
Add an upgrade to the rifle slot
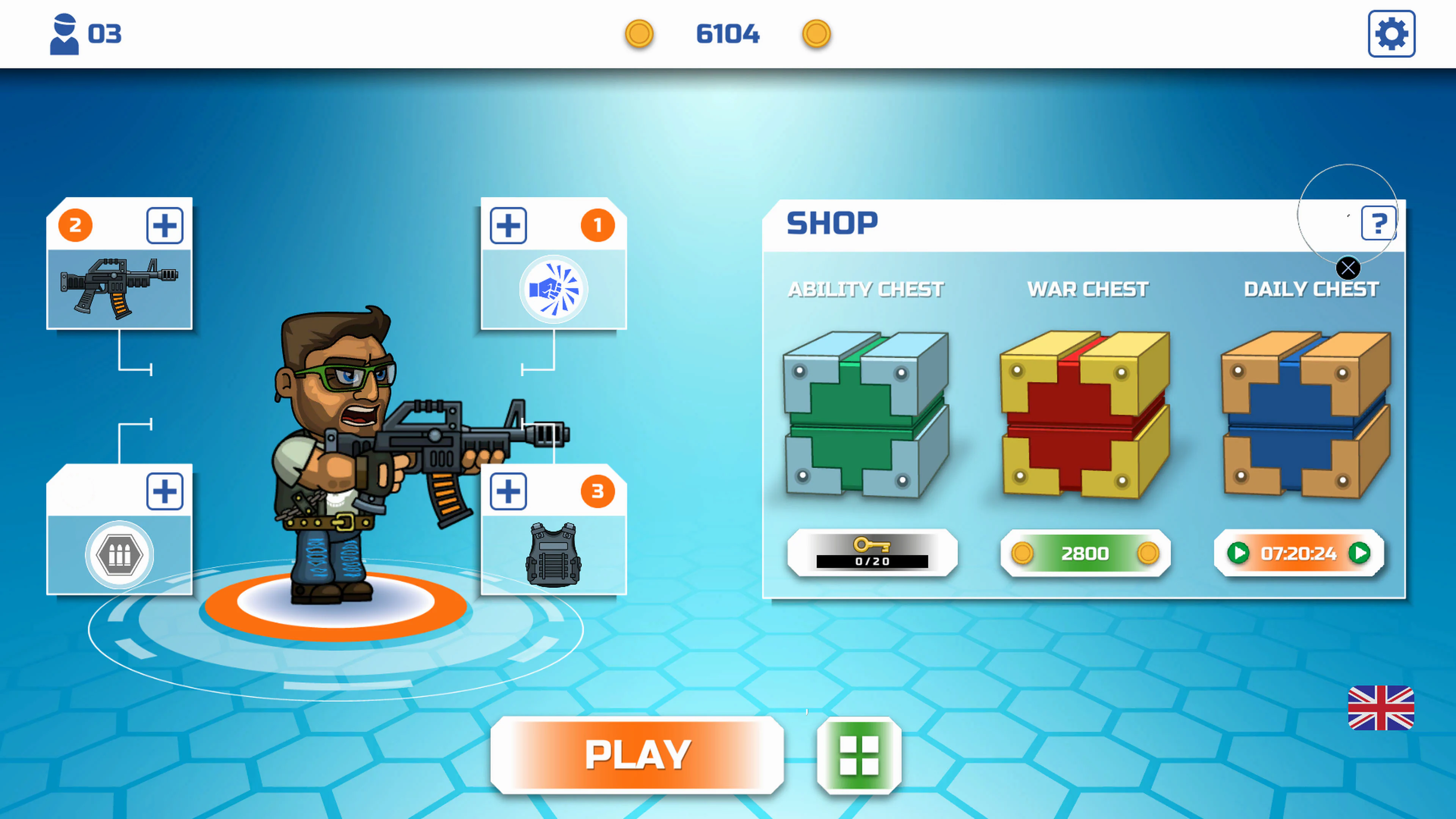[x=165, y=225]
